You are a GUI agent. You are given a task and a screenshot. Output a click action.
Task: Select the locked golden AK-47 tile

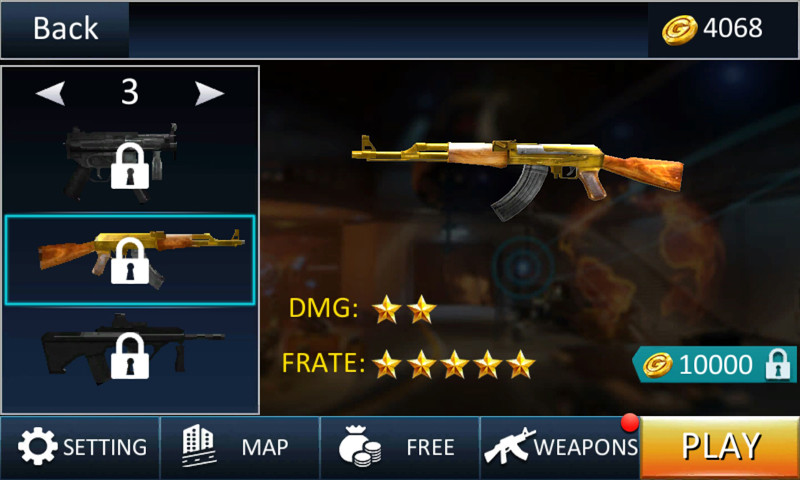(x=130, y=259)
